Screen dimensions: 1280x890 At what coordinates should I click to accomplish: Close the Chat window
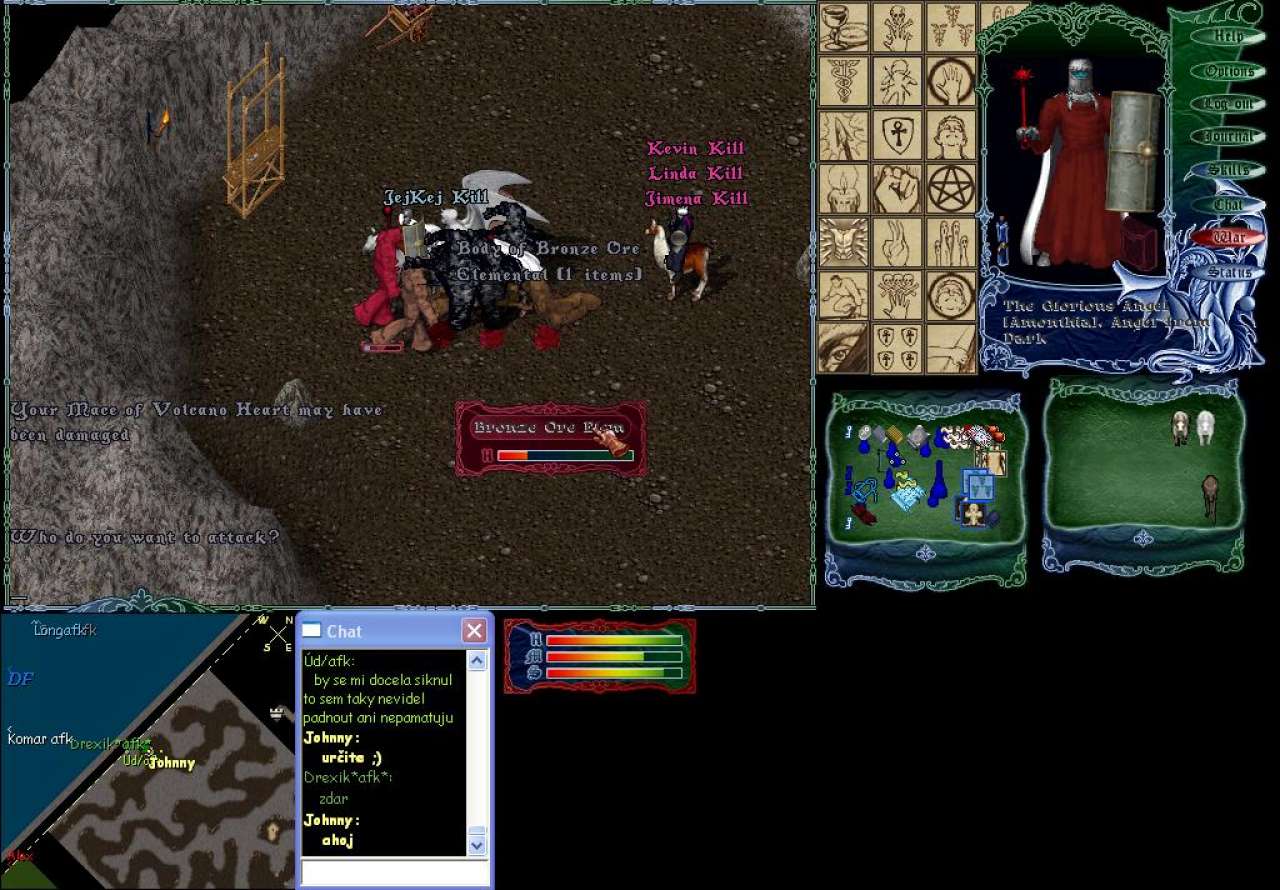474,631
